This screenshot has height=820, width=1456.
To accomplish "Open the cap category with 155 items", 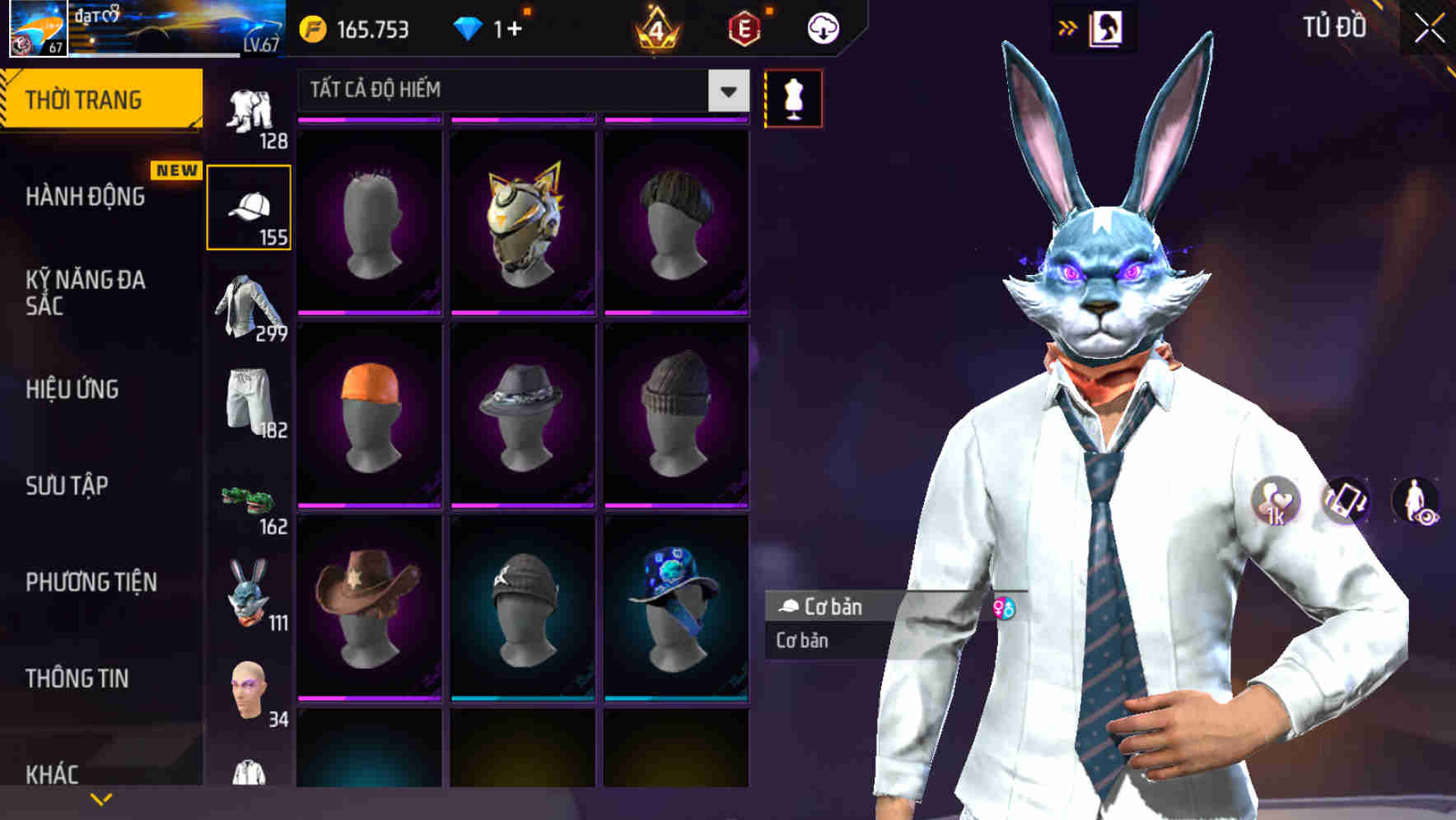I will coord(248,204).
